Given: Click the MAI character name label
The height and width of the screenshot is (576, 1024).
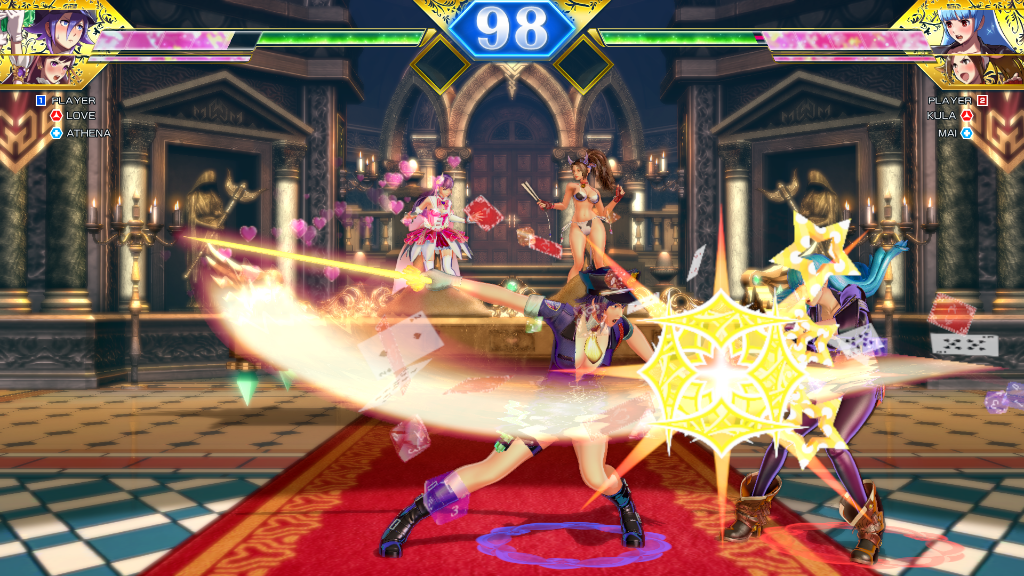Looking at the screenshot, I should (948, 132).
